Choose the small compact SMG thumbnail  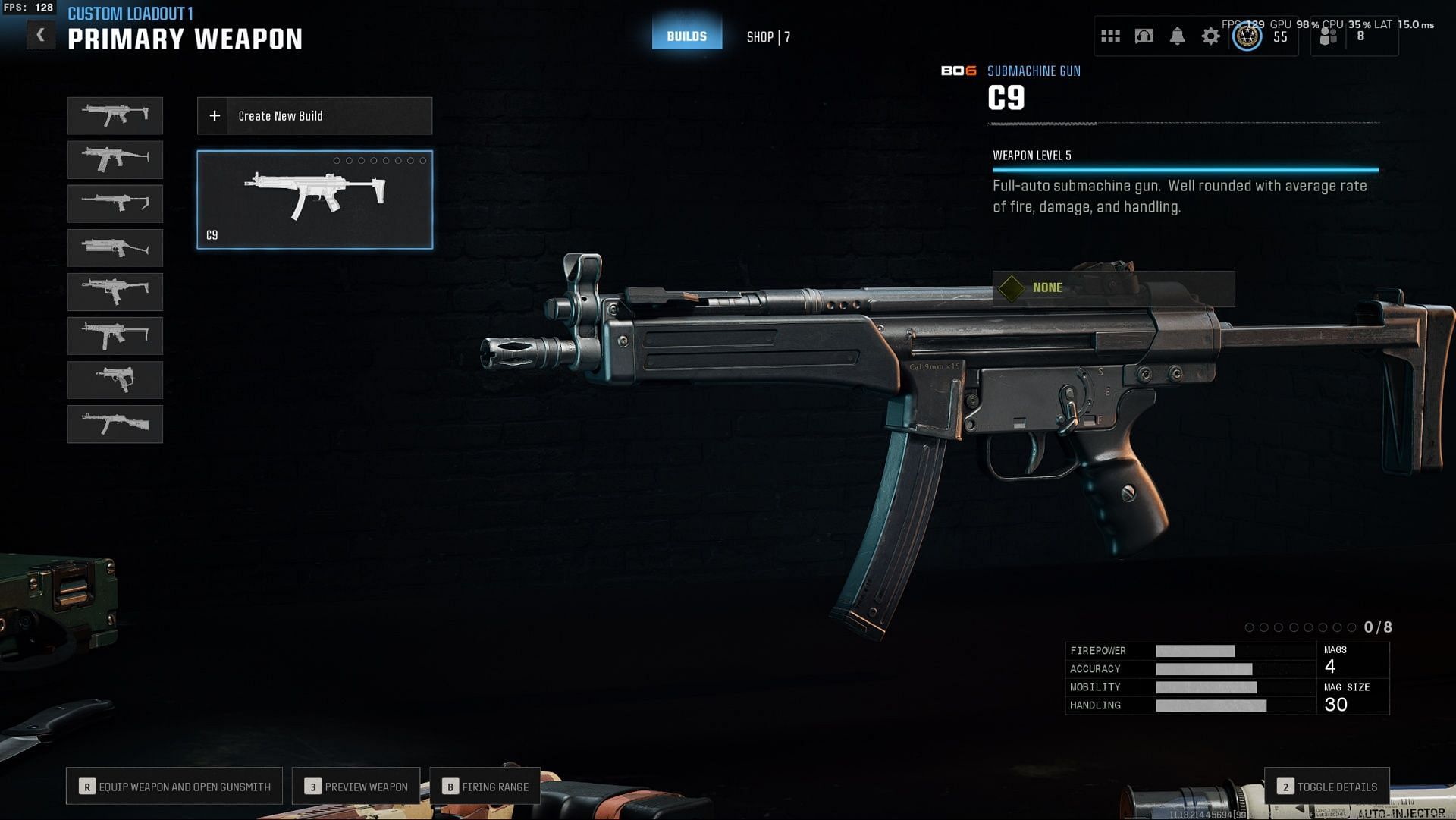115,380
